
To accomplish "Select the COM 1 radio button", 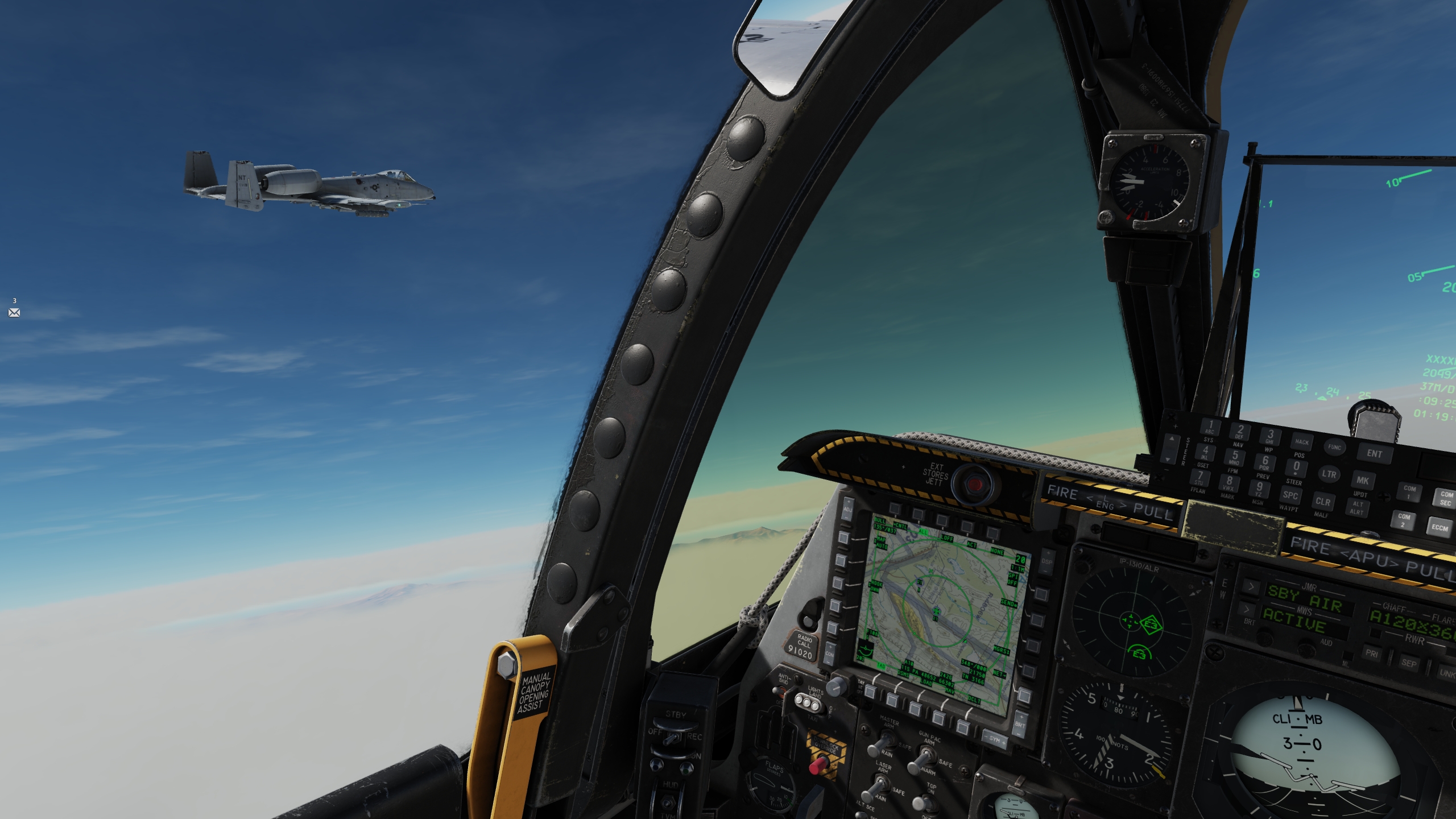I will 1409,492.
